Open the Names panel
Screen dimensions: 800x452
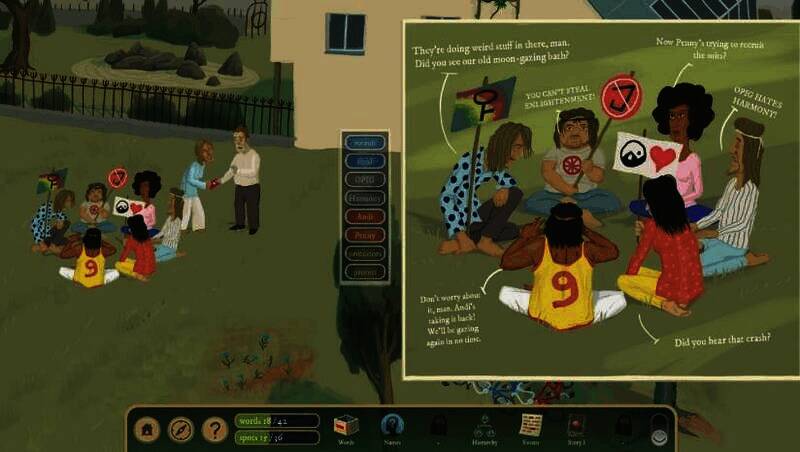tap(393, 426)
